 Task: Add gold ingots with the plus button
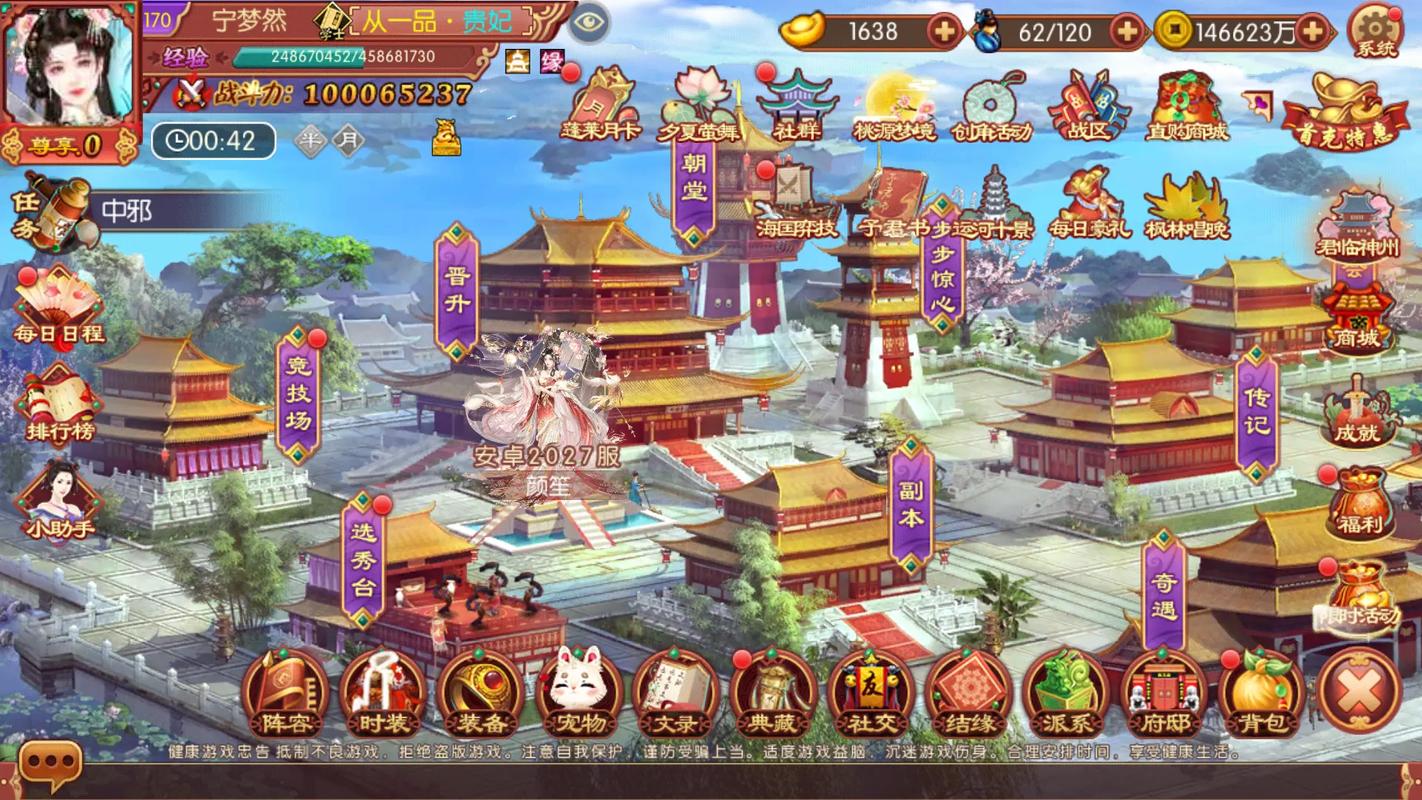pos(945,32)
